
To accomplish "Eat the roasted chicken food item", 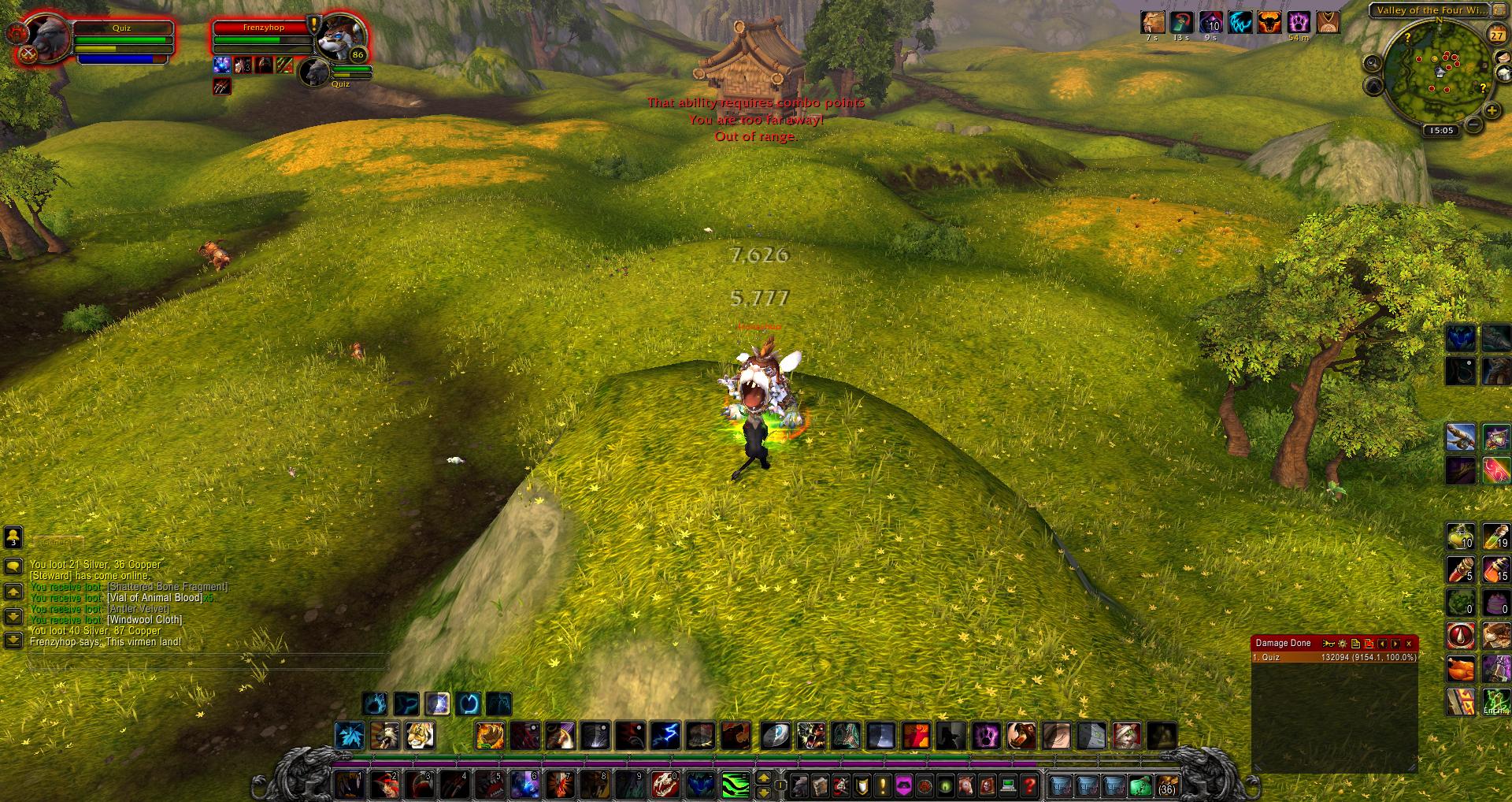I will coord(1459,670).
